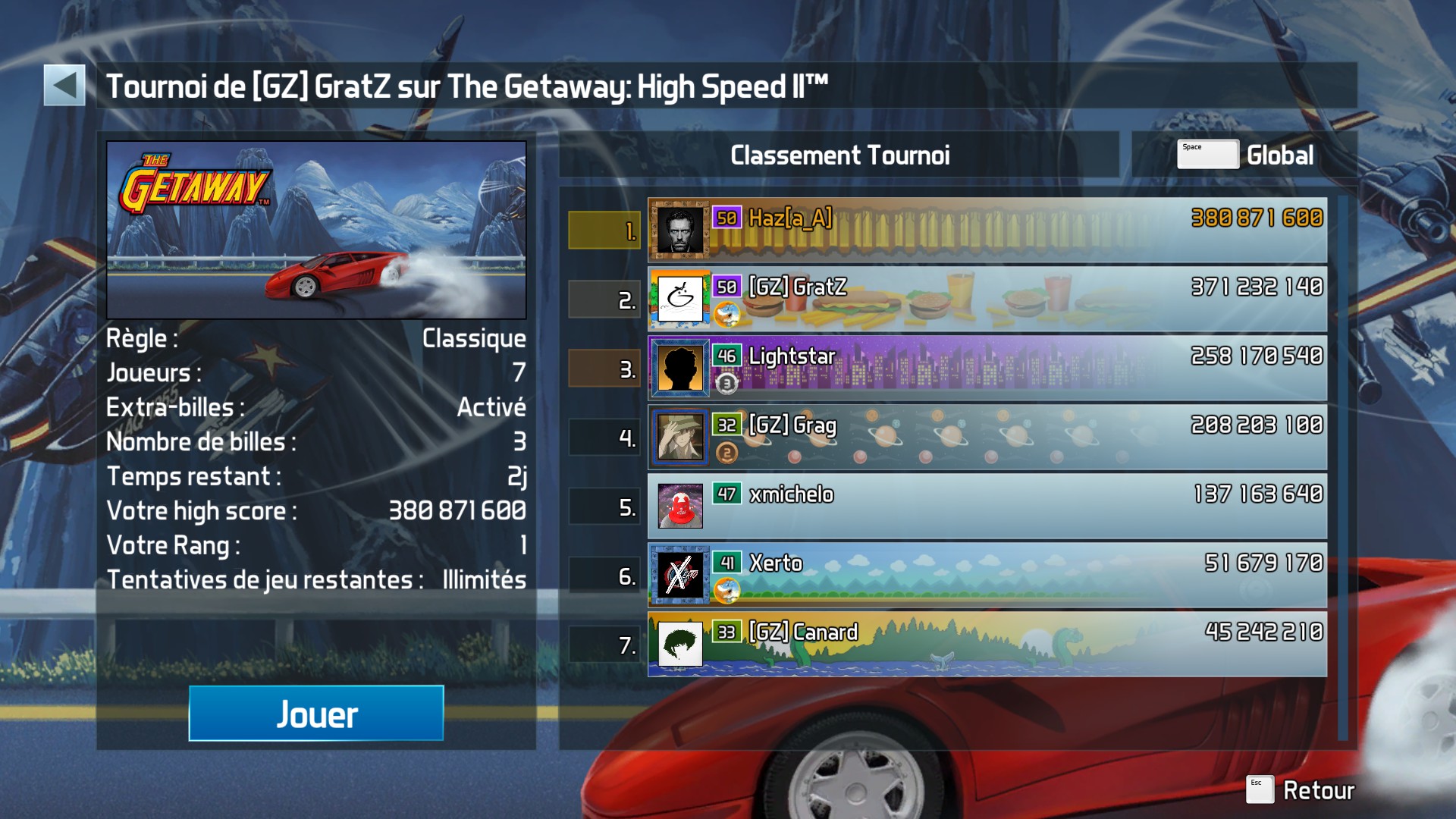Select Haz[a_A]'s first-place leaderboard row

click(x=987, y=231)
